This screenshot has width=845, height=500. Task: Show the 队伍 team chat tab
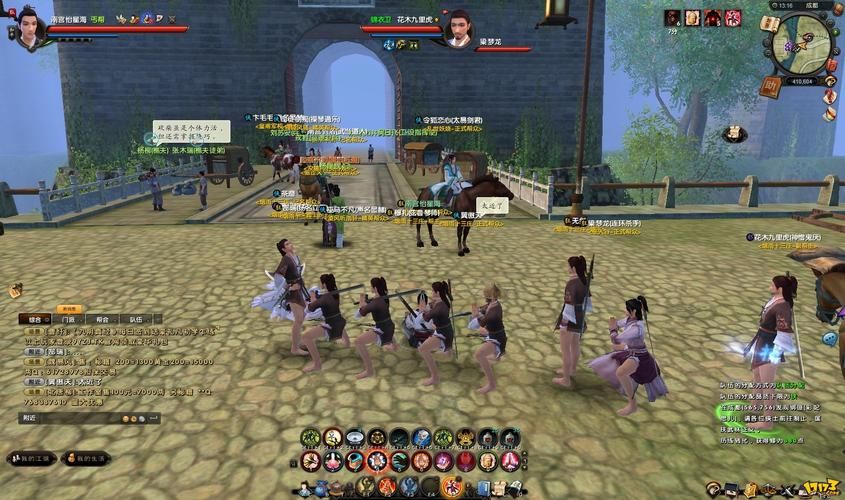coord(137,320)
